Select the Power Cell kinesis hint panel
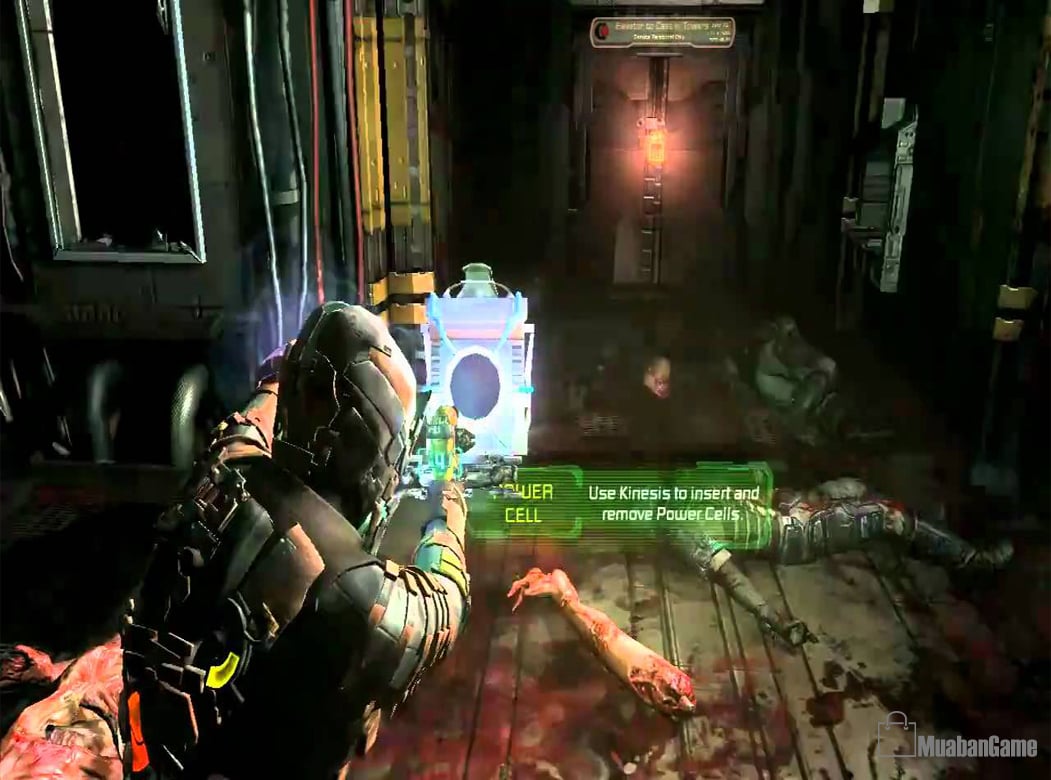This screenshot has width=1051, height=780. click(622, 504)
